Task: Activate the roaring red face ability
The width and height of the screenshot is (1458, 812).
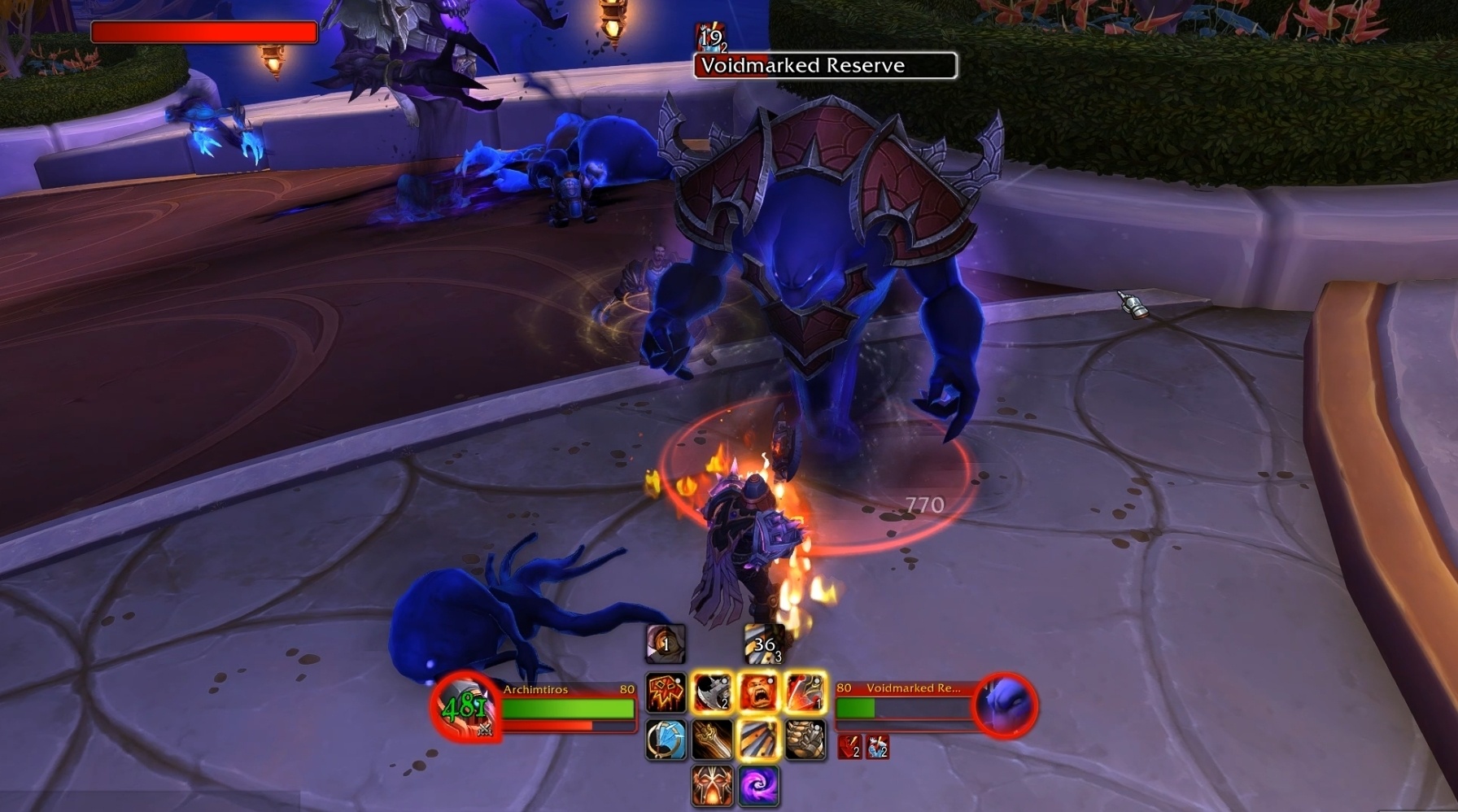Action: click(758, 693)
